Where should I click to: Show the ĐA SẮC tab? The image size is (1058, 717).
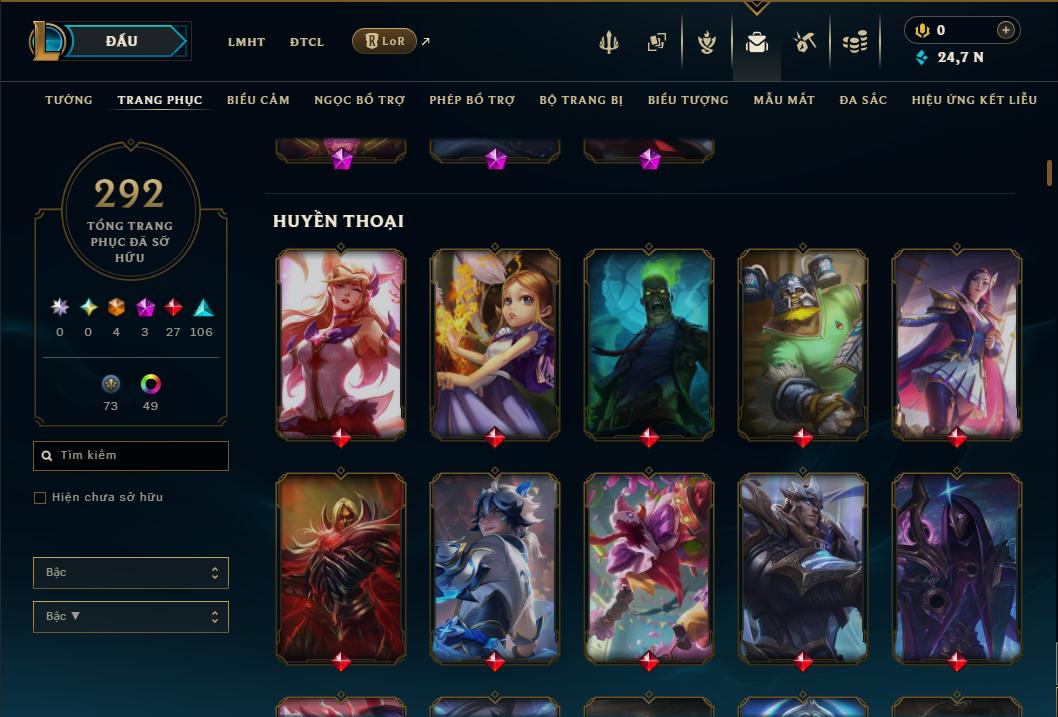863,100
